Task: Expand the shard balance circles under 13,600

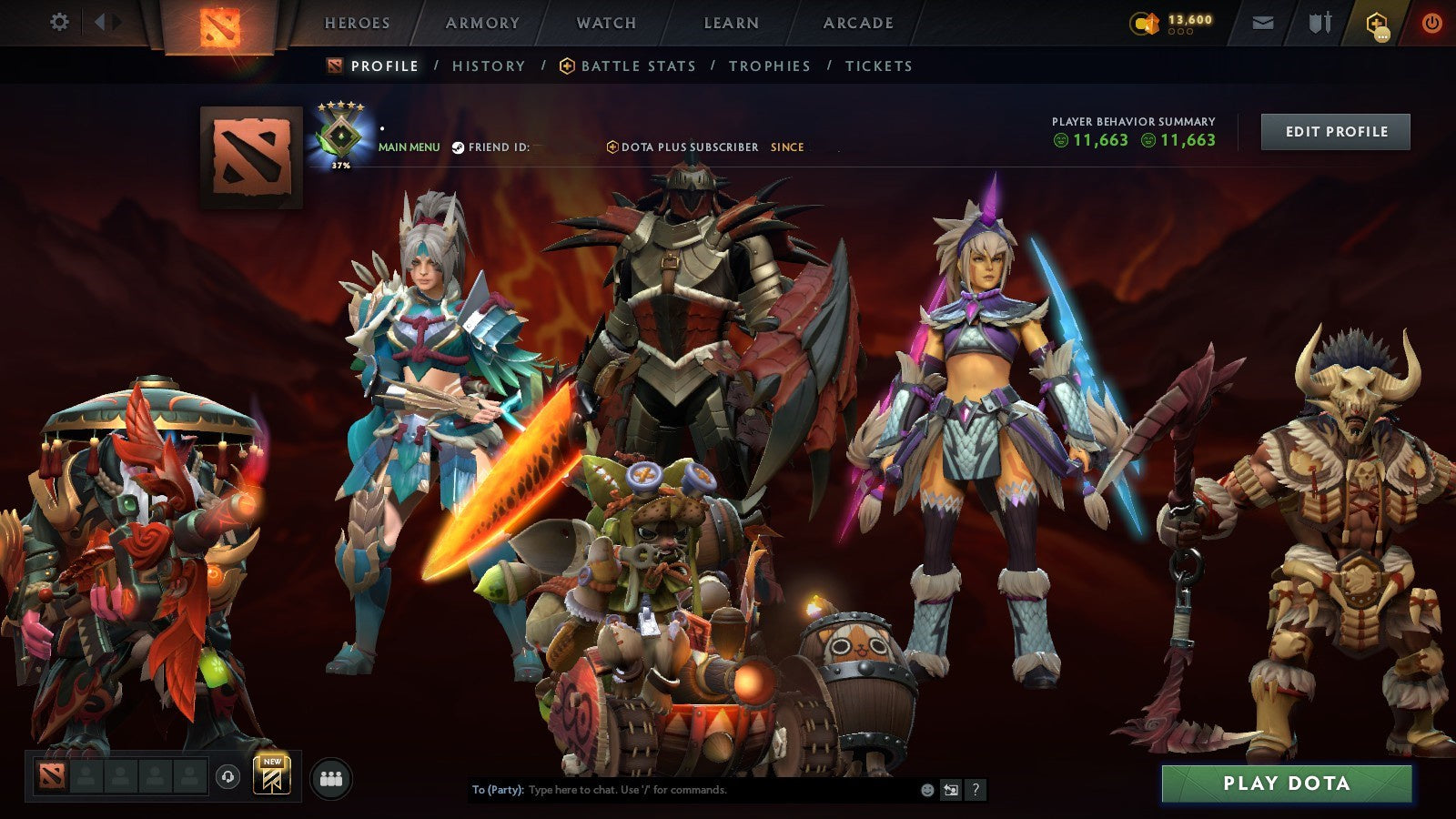Action: coord(1180,32)
